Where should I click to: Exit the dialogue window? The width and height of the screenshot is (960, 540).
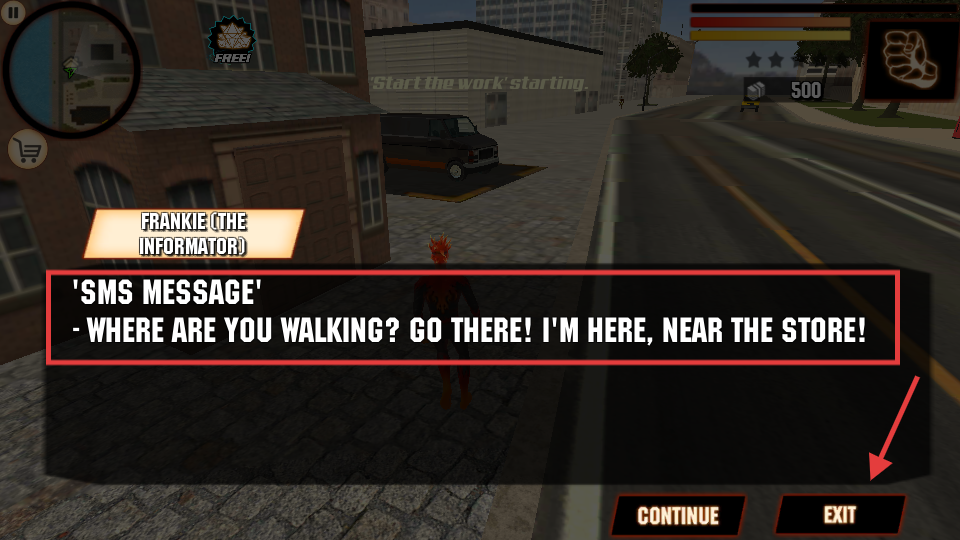840,515
